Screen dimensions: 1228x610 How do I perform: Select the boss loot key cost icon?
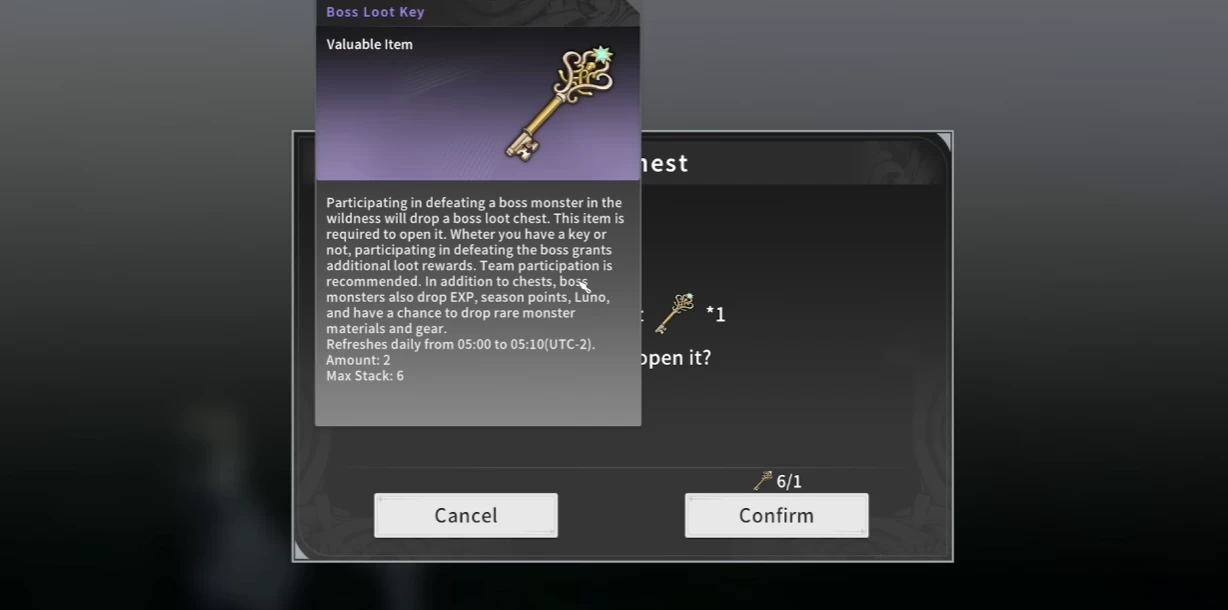click(675, 313)
